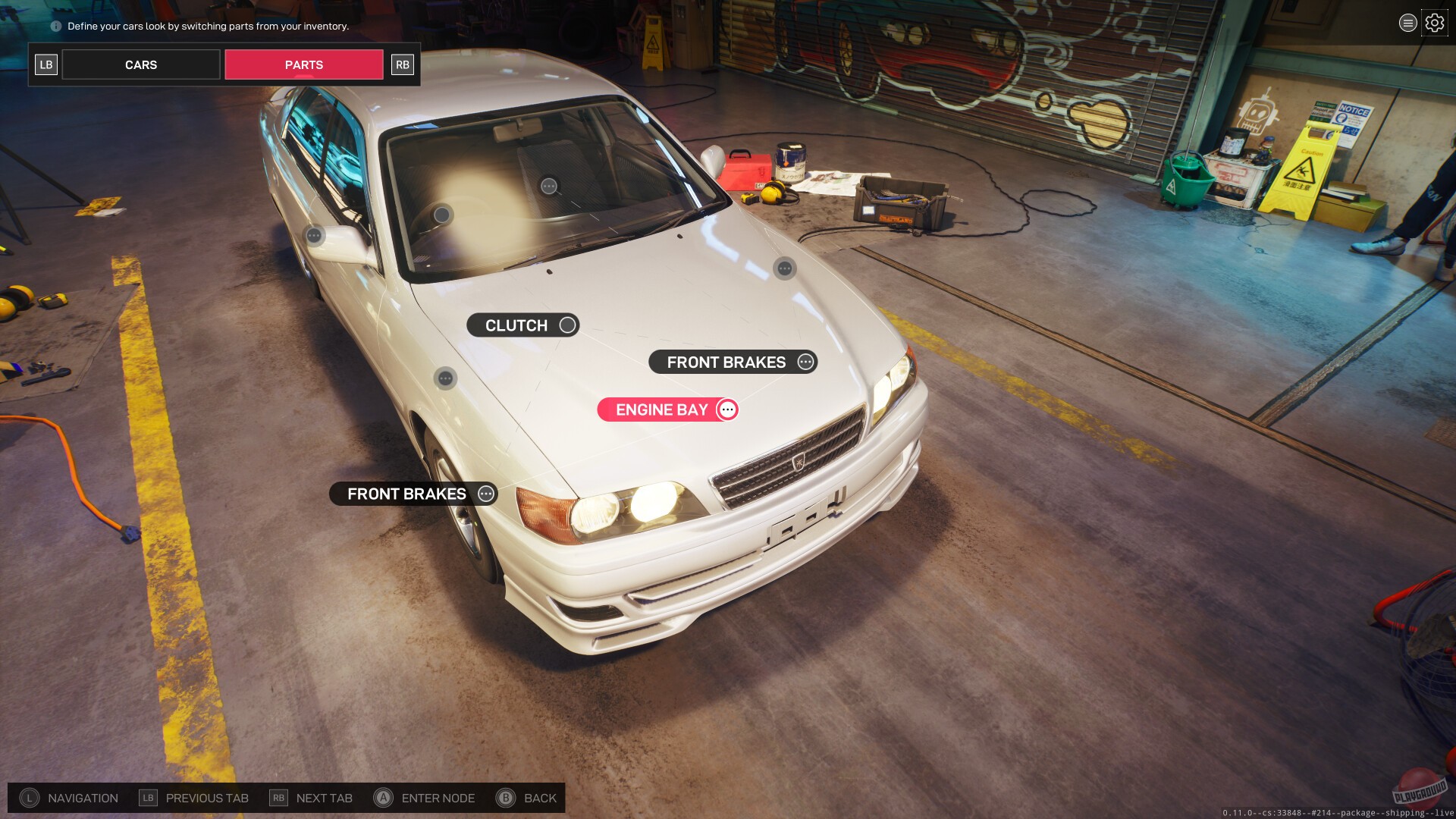Click the PARTS tab

click(x=303, y=64)
